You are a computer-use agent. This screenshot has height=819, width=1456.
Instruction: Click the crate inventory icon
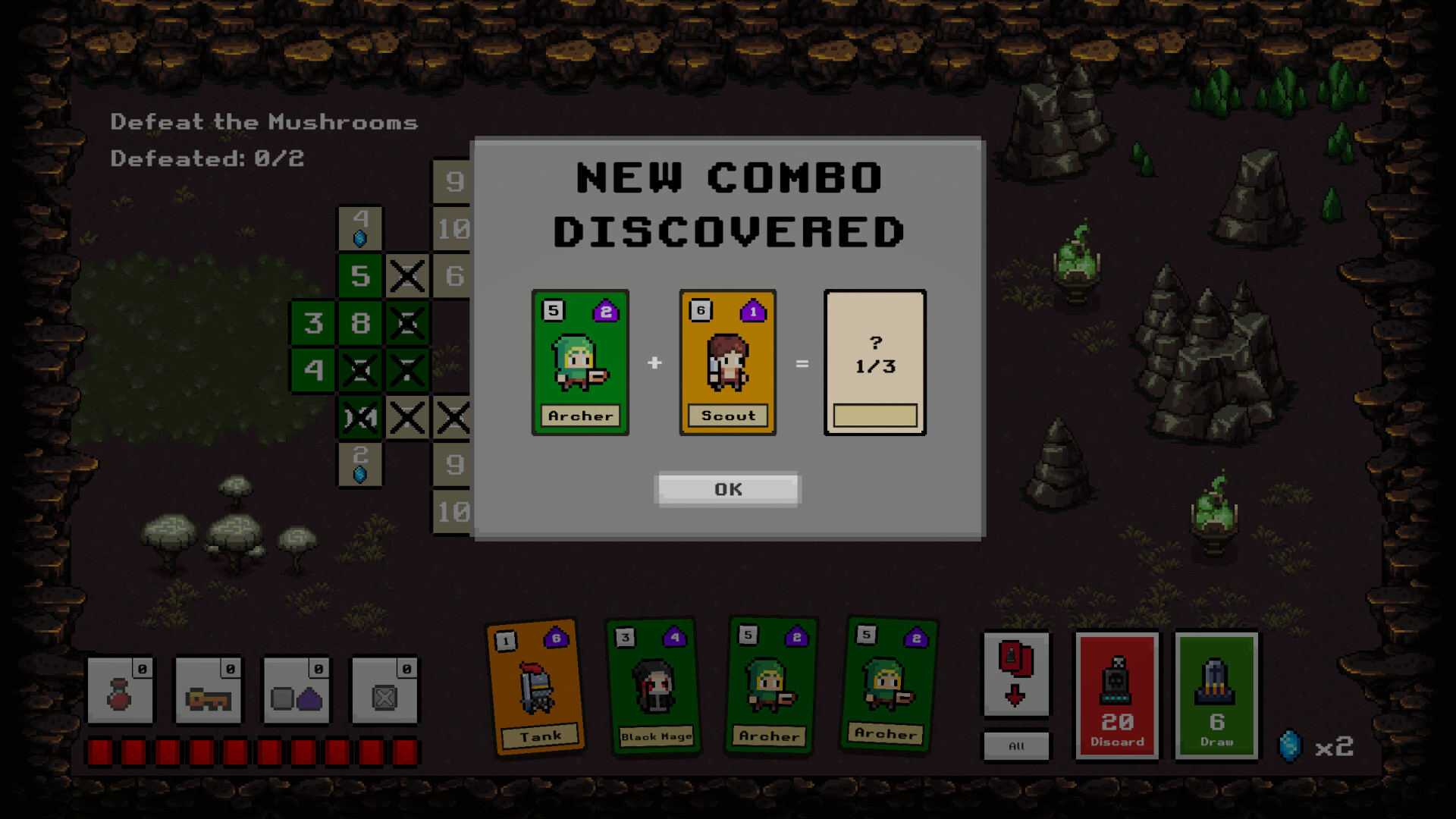click(x=384, y=691)
